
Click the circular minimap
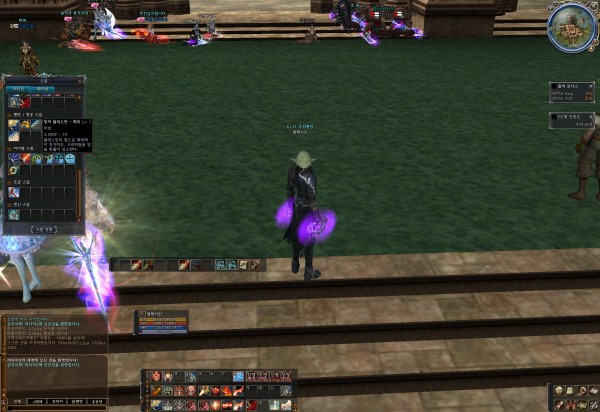572,27
